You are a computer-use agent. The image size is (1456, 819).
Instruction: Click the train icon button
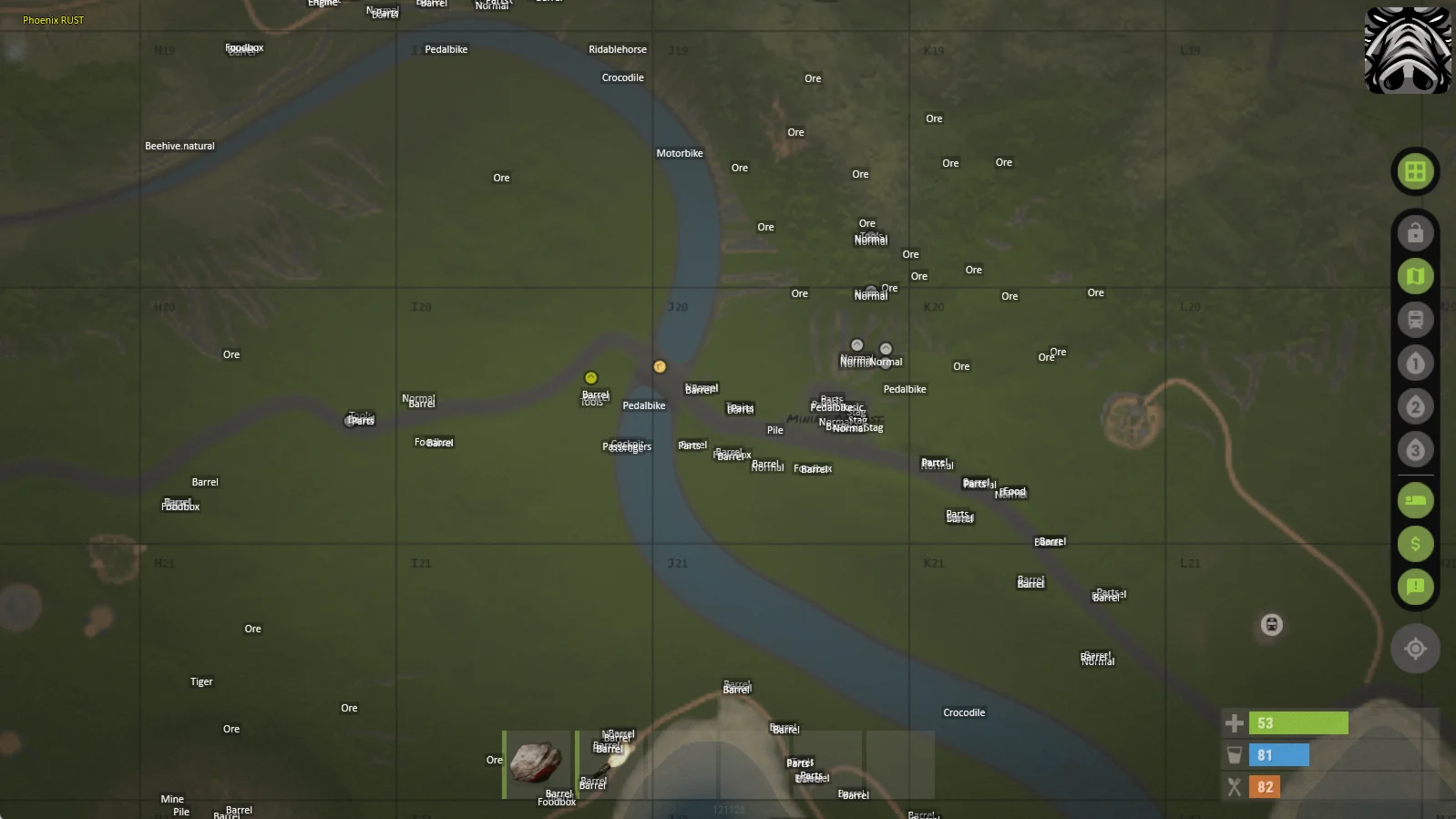[1415, 320]
